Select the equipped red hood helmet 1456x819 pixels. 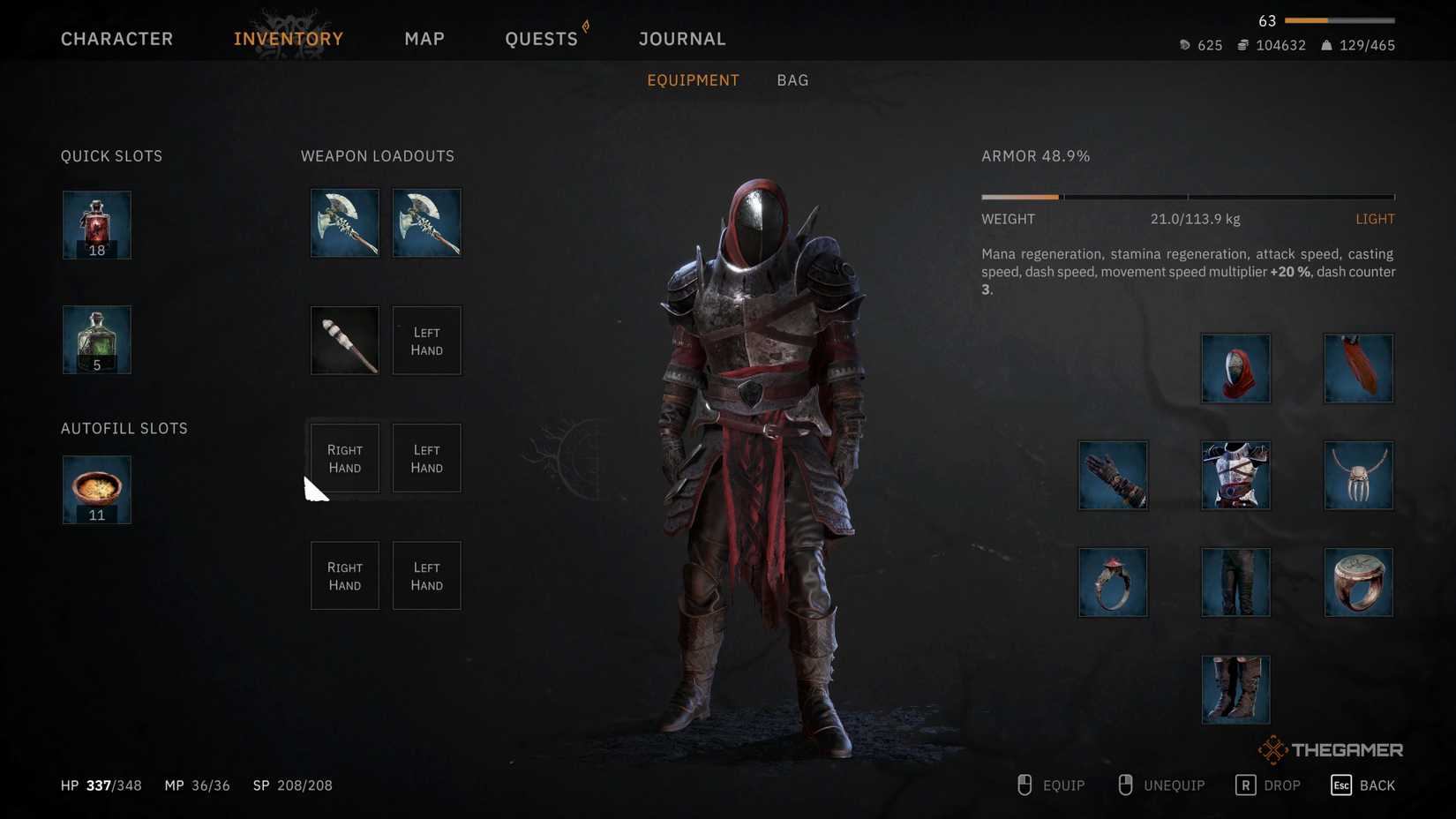pyautogui.click(x=1235, y=368)
